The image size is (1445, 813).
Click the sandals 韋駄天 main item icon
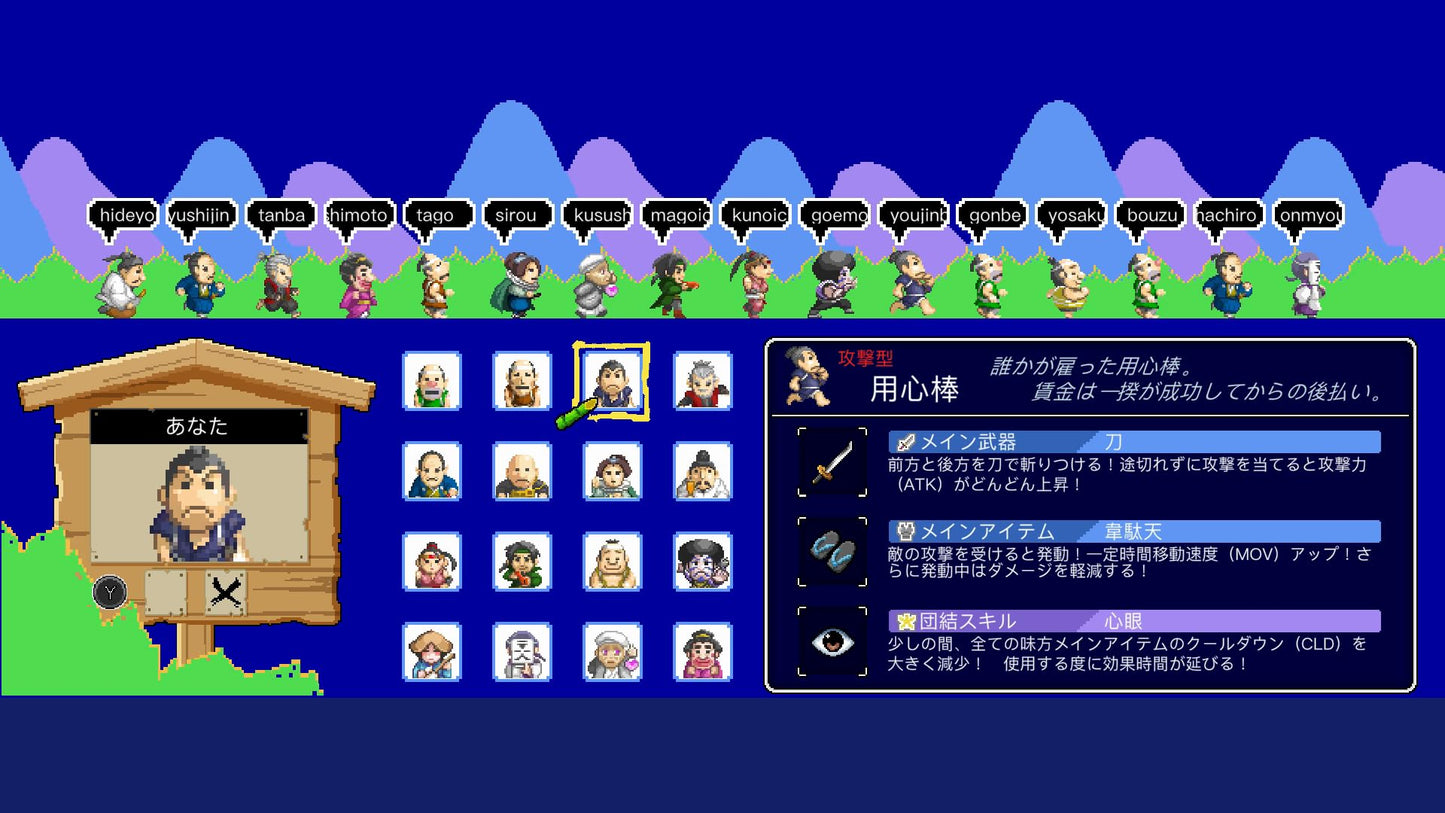click(832, 552)
